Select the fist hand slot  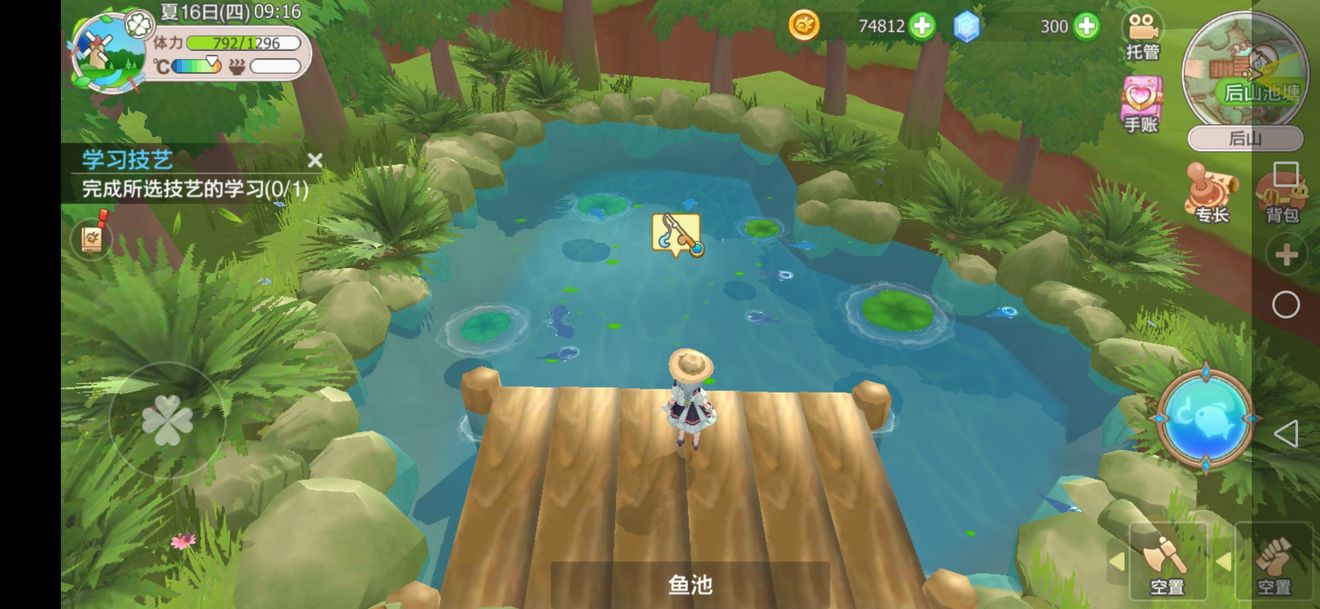(x=1273, y=560)
